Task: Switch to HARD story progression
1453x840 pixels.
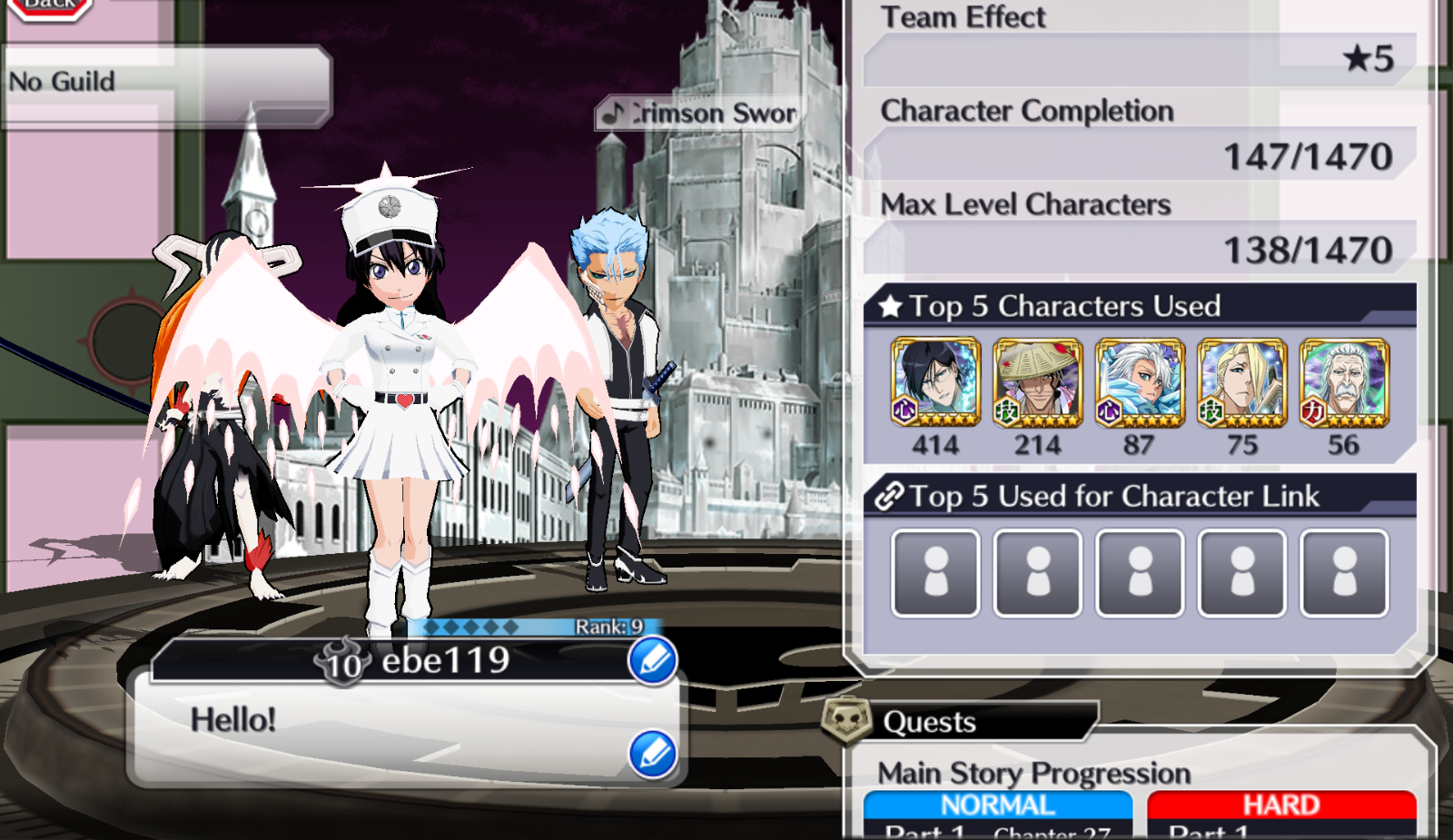Action: 1280,805
